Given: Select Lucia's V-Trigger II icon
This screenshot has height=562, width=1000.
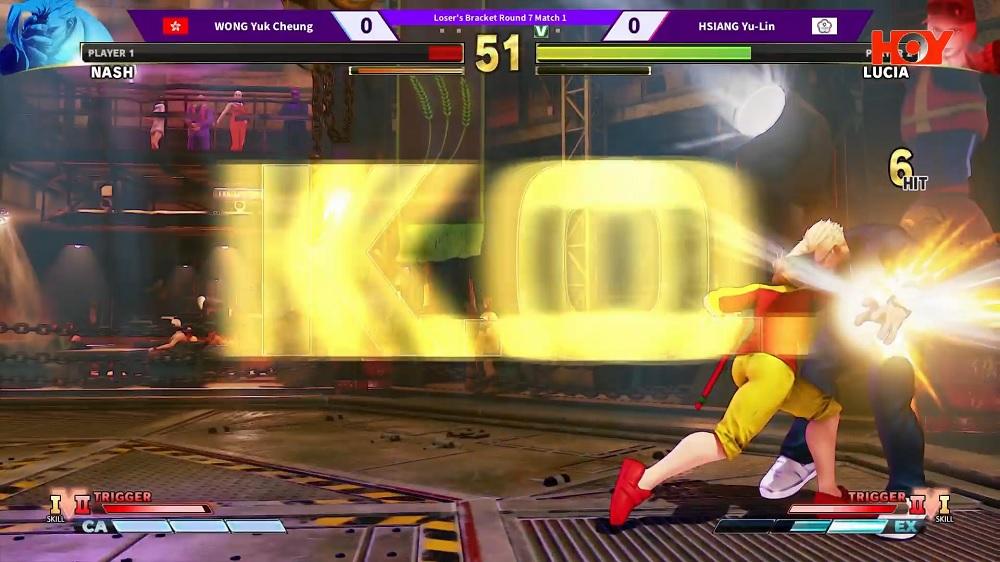Looking at the screenshot, I should (x=918, y=503).
